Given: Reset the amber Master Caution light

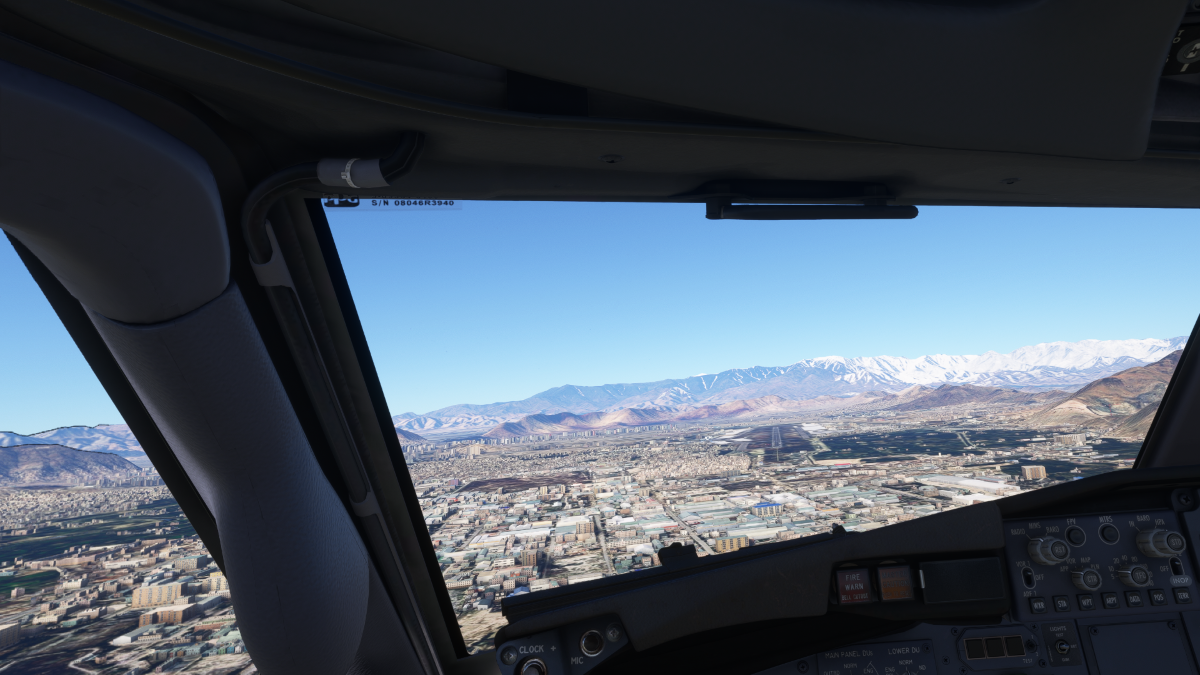Looking at the screenshot, I should point(895,582).
